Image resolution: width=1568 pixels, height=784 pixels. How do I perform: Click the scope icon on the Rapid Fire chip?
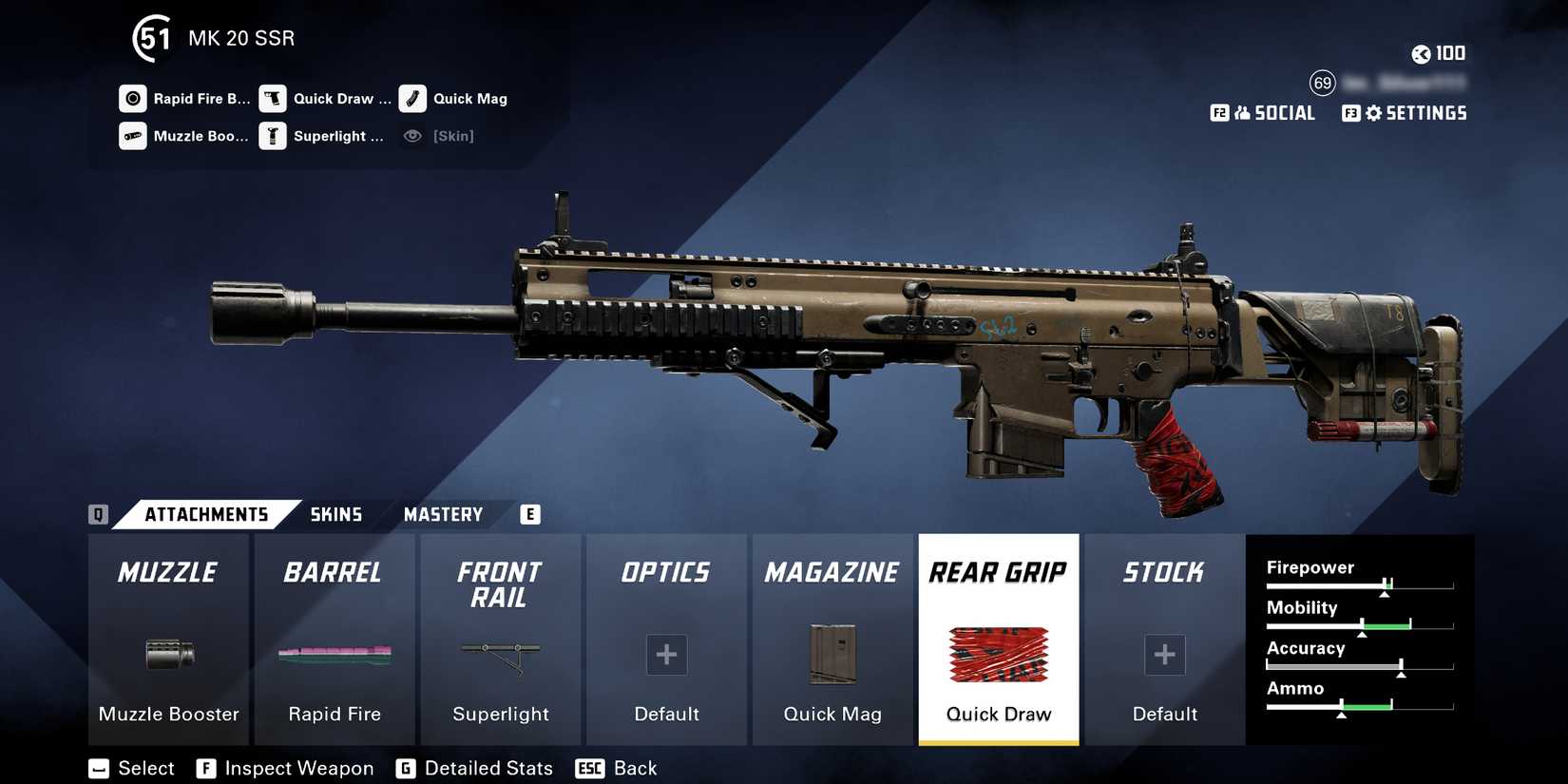(131, 98)
